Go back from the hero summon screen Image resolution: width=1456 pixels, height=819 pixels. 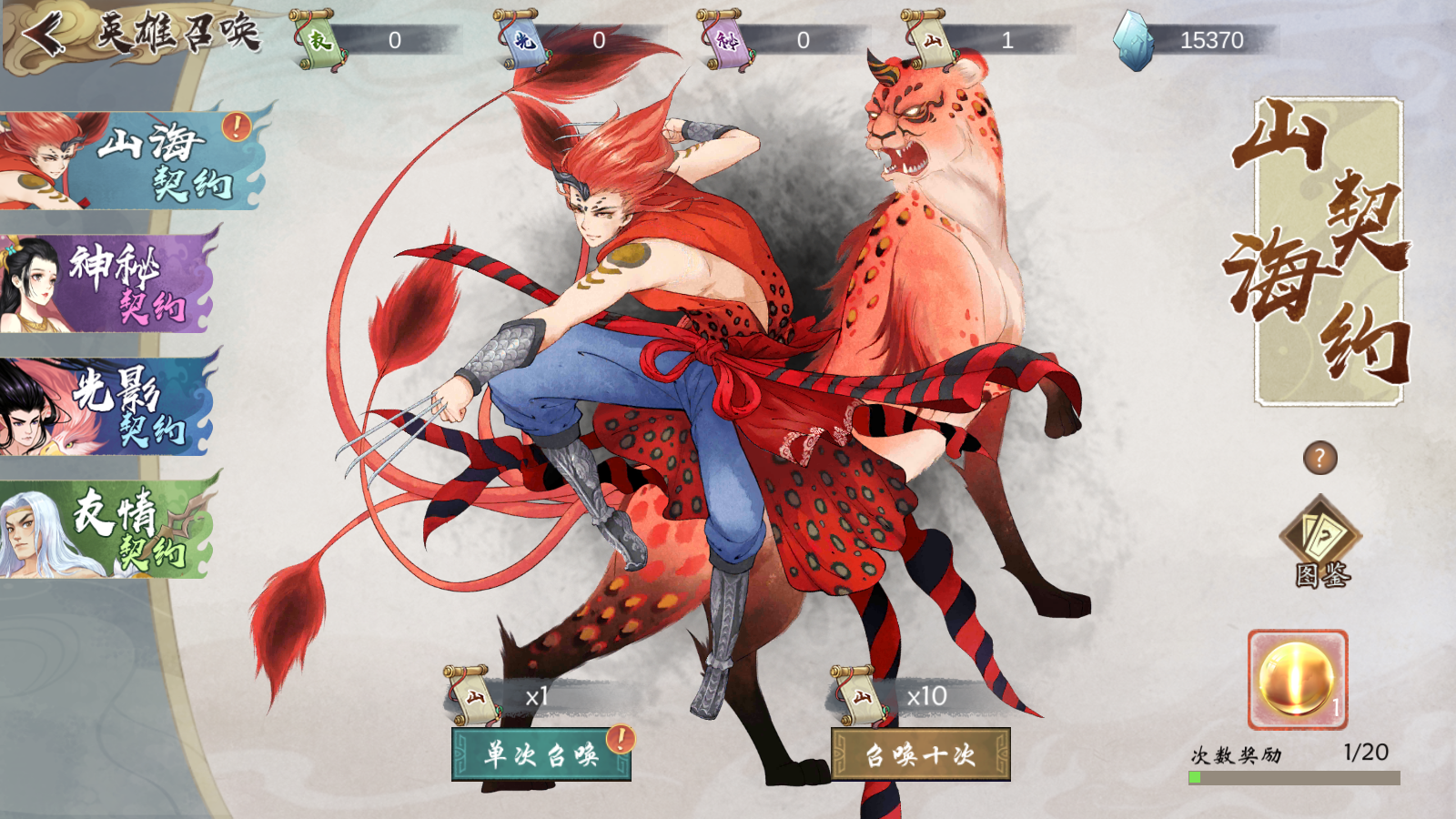43,35
